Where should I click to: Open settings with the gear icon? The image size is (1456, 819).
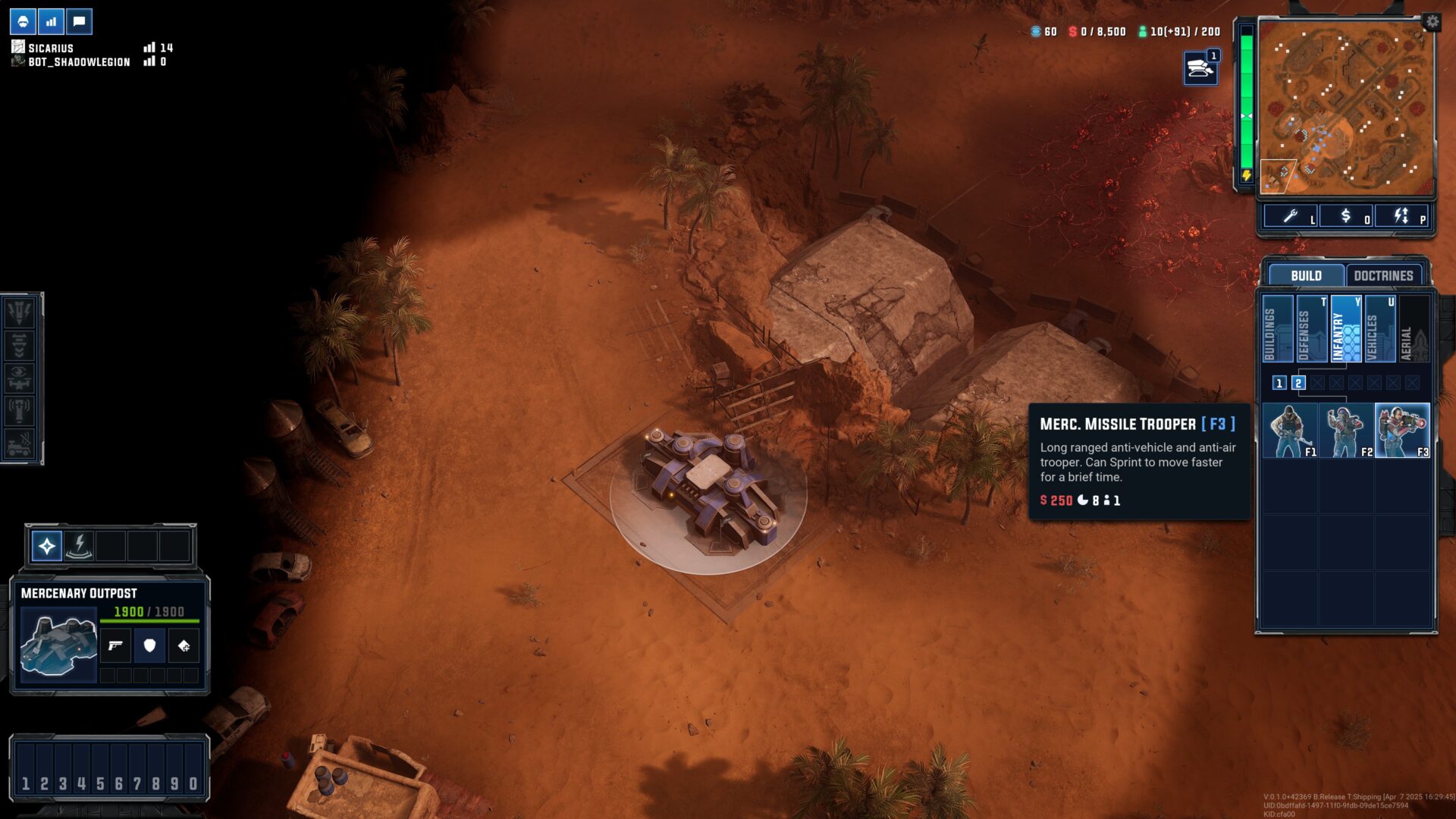click(x=1432, y=21)
